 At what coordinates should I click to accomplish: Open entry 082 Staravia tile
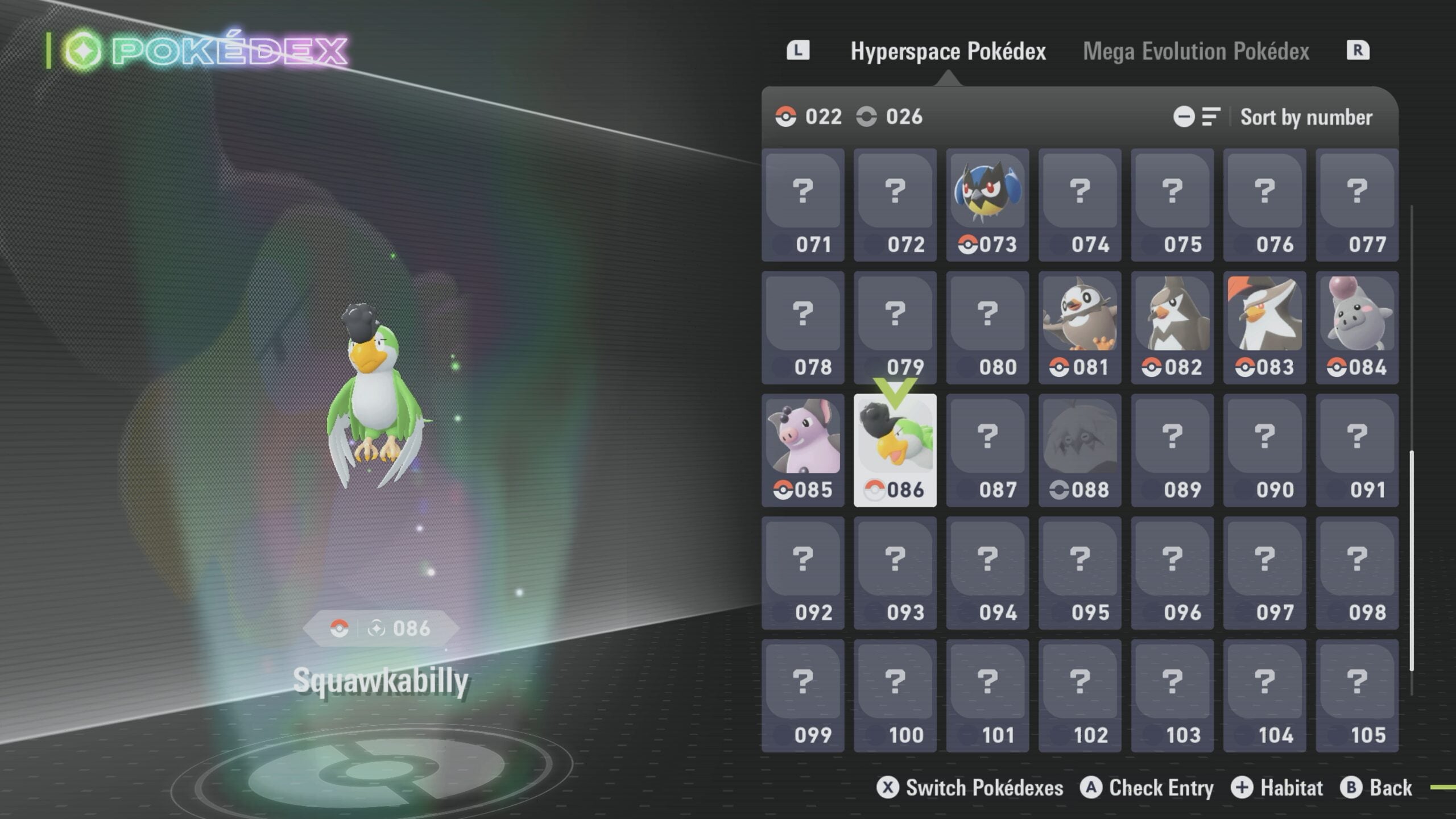[x=1172, y=328]
